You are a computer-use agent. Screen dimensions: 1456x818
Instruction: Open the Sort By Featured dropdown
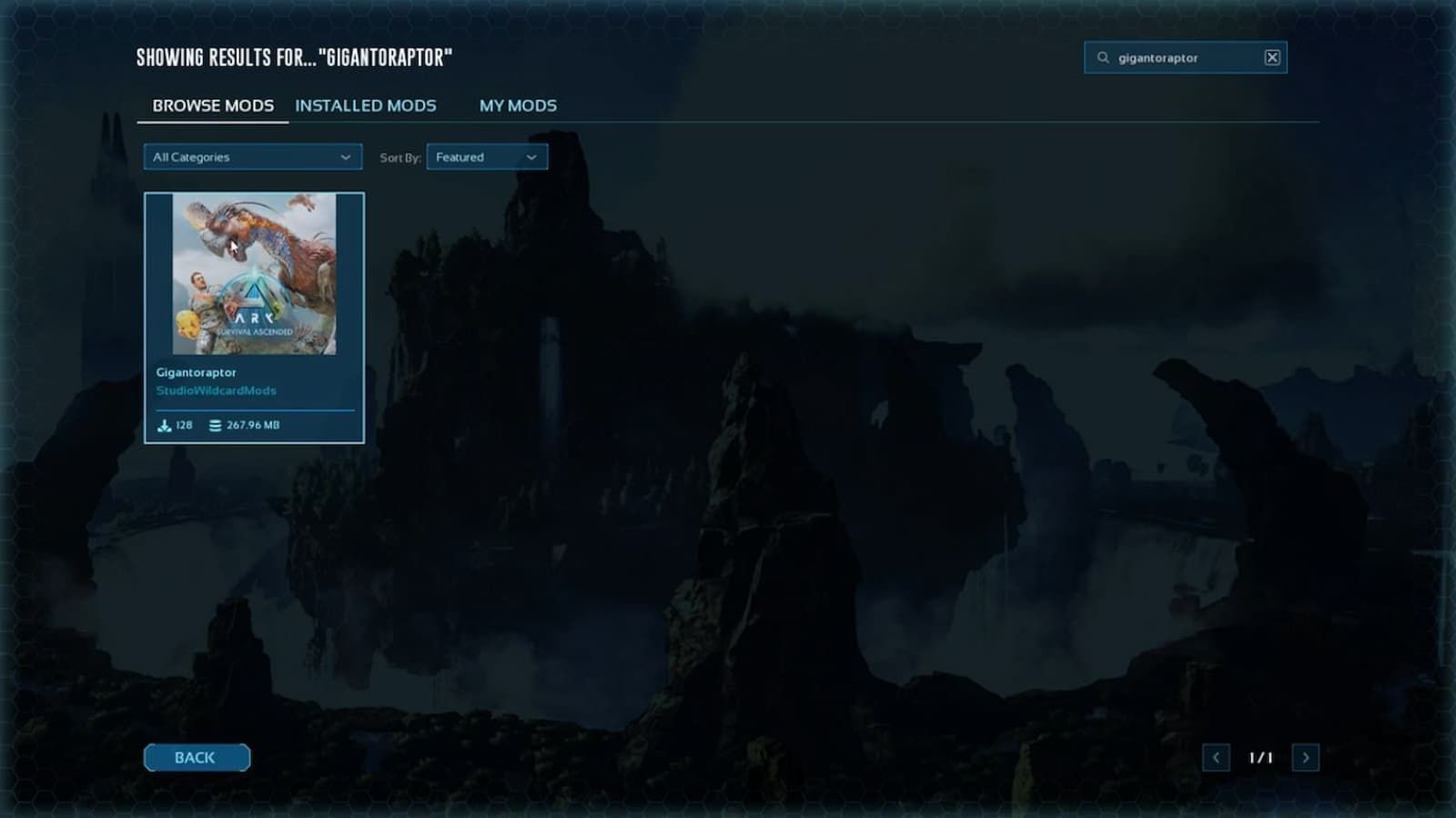tap(487, 157)
